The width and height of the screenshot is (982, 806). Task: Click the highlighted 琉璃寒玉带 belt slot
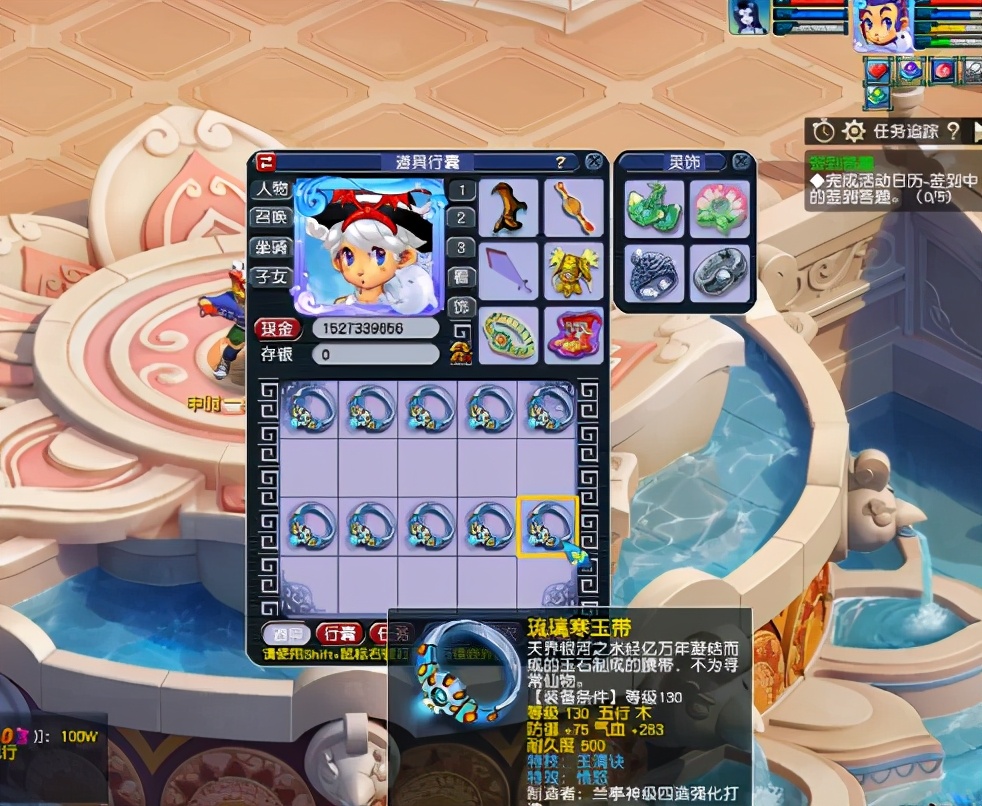[547, 526]
